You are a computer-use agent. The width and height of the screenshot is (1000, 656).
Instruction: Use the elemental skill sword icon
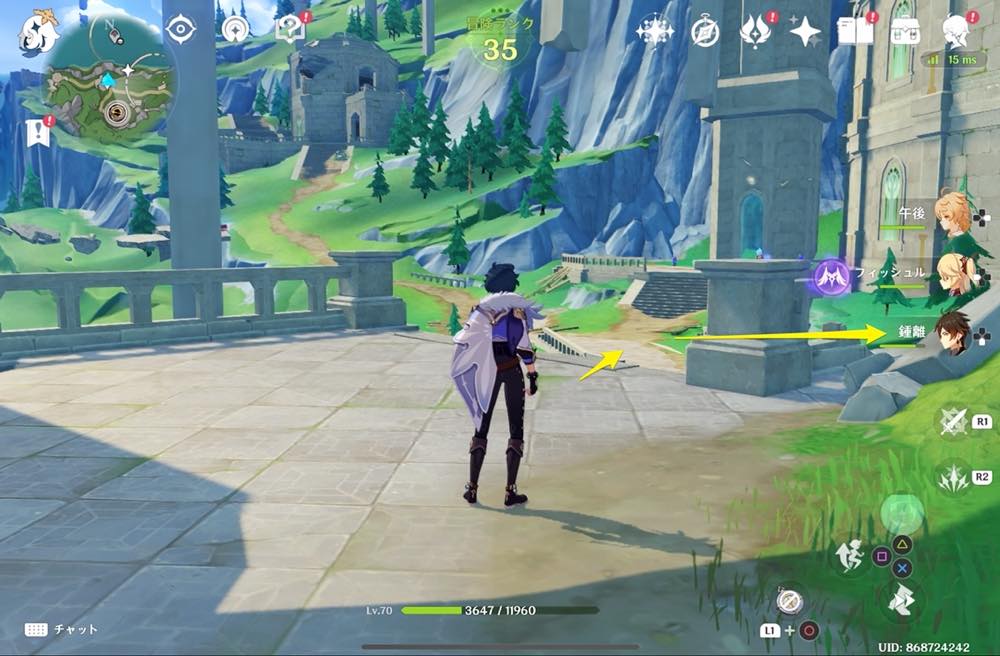pyautogui.click(x=954, y=421)
